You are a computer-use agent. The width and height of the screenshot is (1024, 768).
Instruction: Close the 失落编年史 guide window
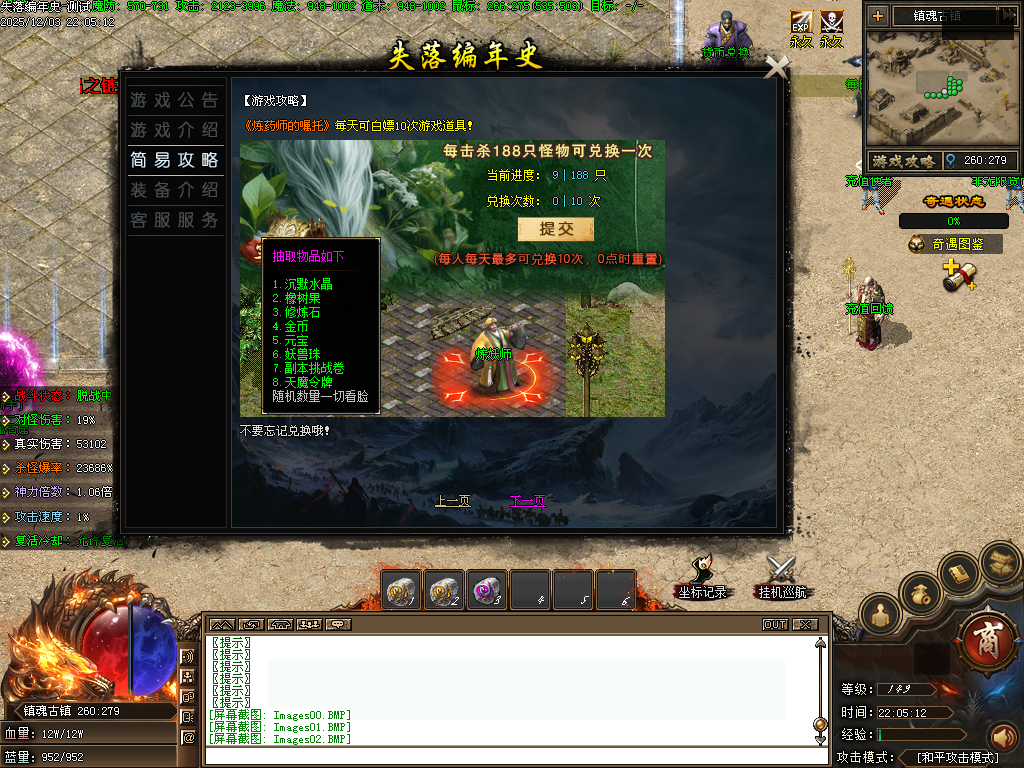pos(776,67)
